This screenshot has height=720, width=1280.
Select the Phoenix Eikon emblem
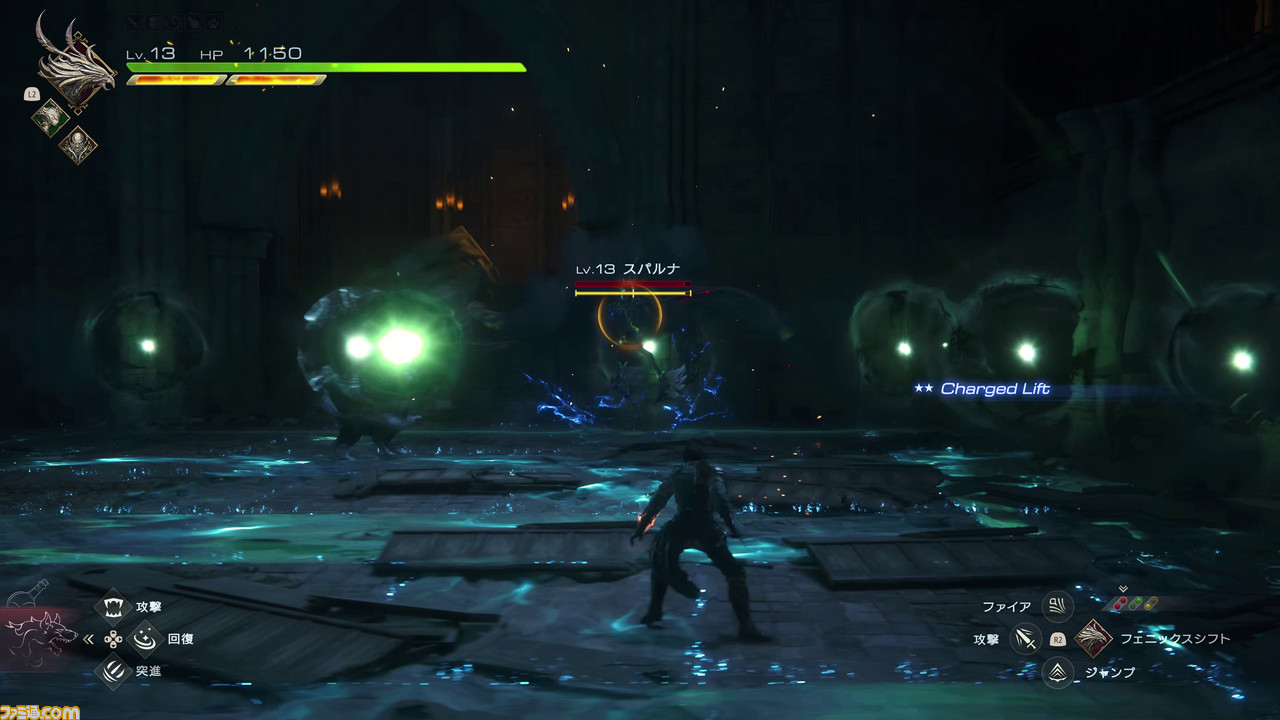74,62
